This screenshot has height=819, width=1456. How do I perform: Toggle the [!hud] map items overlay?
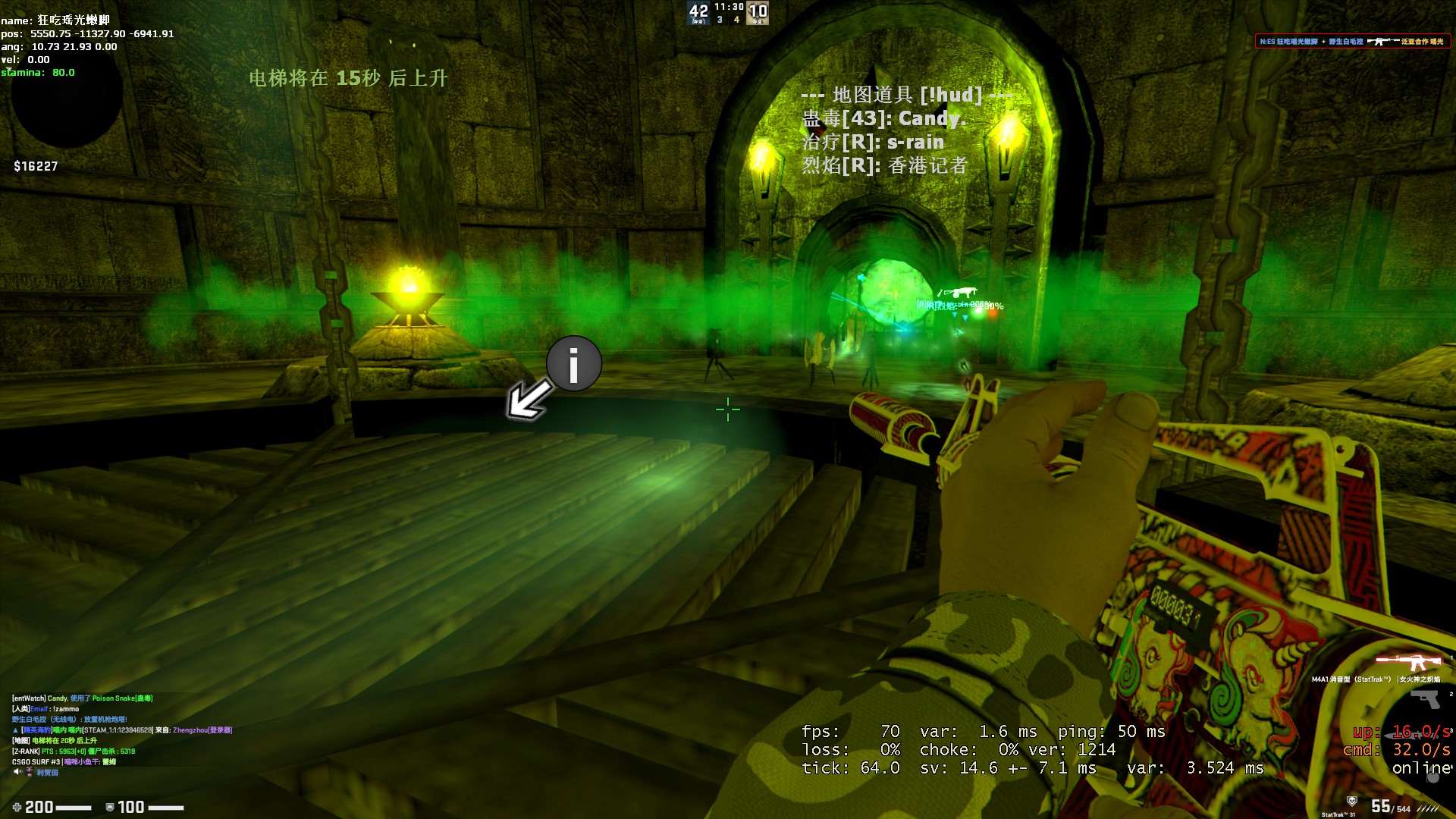tap(907, 95)
